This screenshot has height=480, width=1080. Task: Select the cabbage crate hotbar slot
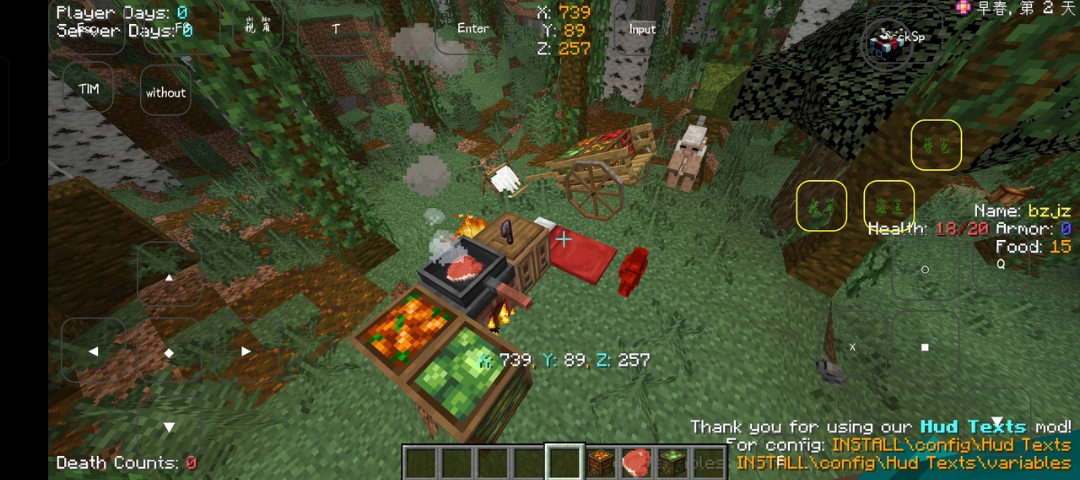(x=672, y=463)
